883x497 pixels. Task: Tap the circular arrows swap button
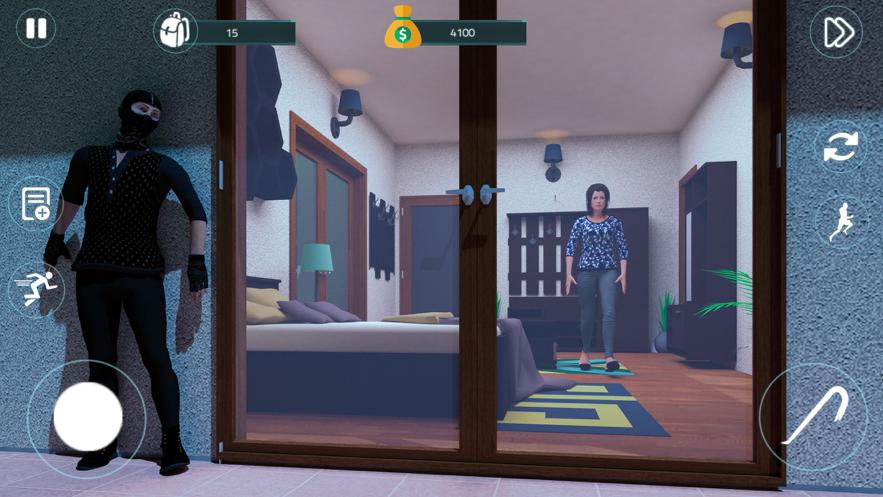[x=840, y=148]
